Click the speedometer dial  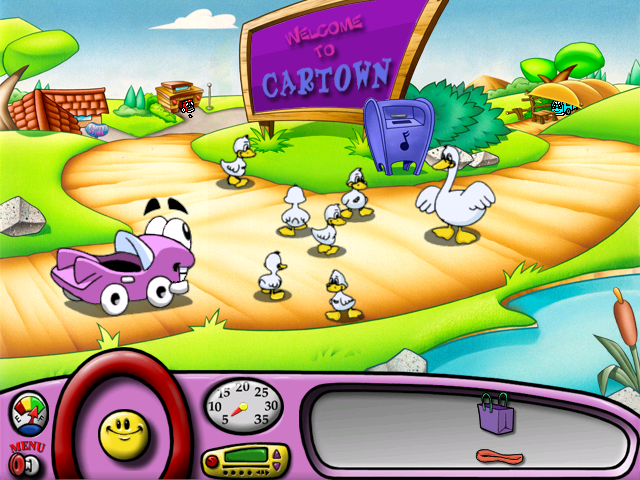click(242, 404)
